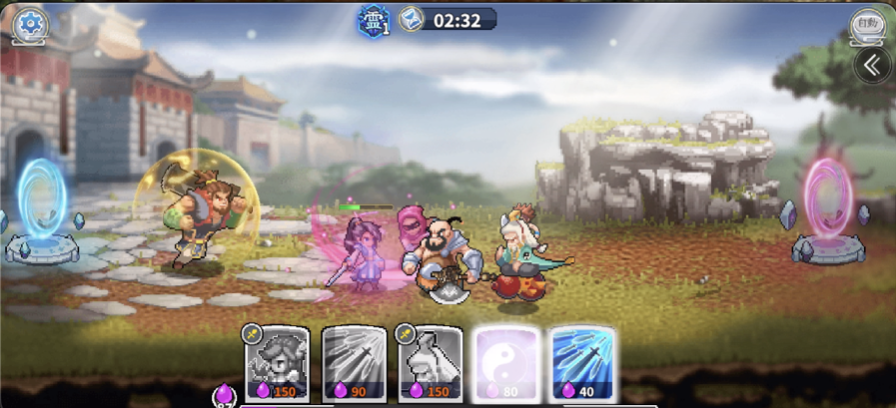
Task: Summon the spiky-haired hero card costing 150
Action: [x=277, y=362]
